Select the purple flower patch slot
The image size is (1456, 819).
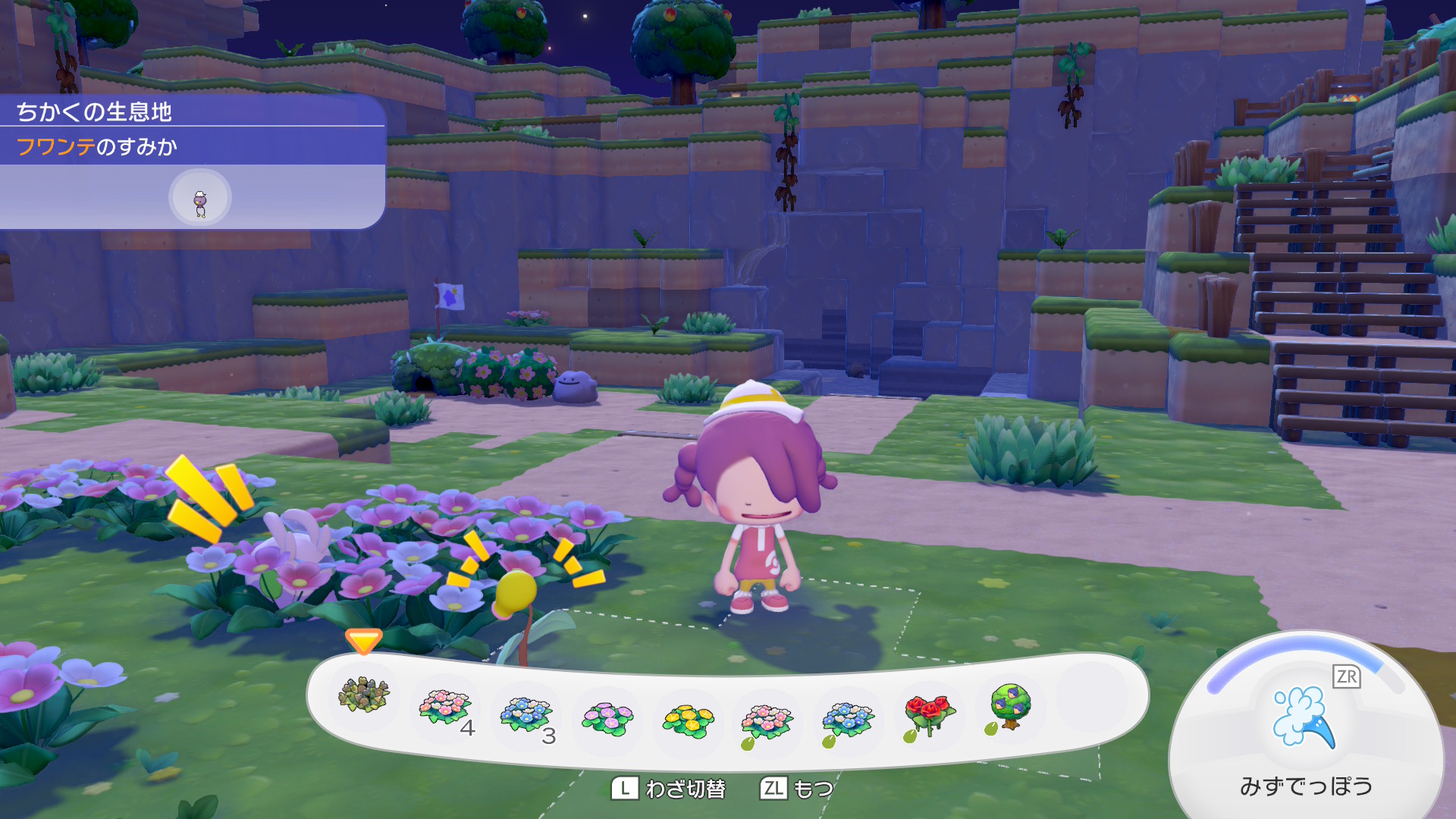(x=607, y=717)
